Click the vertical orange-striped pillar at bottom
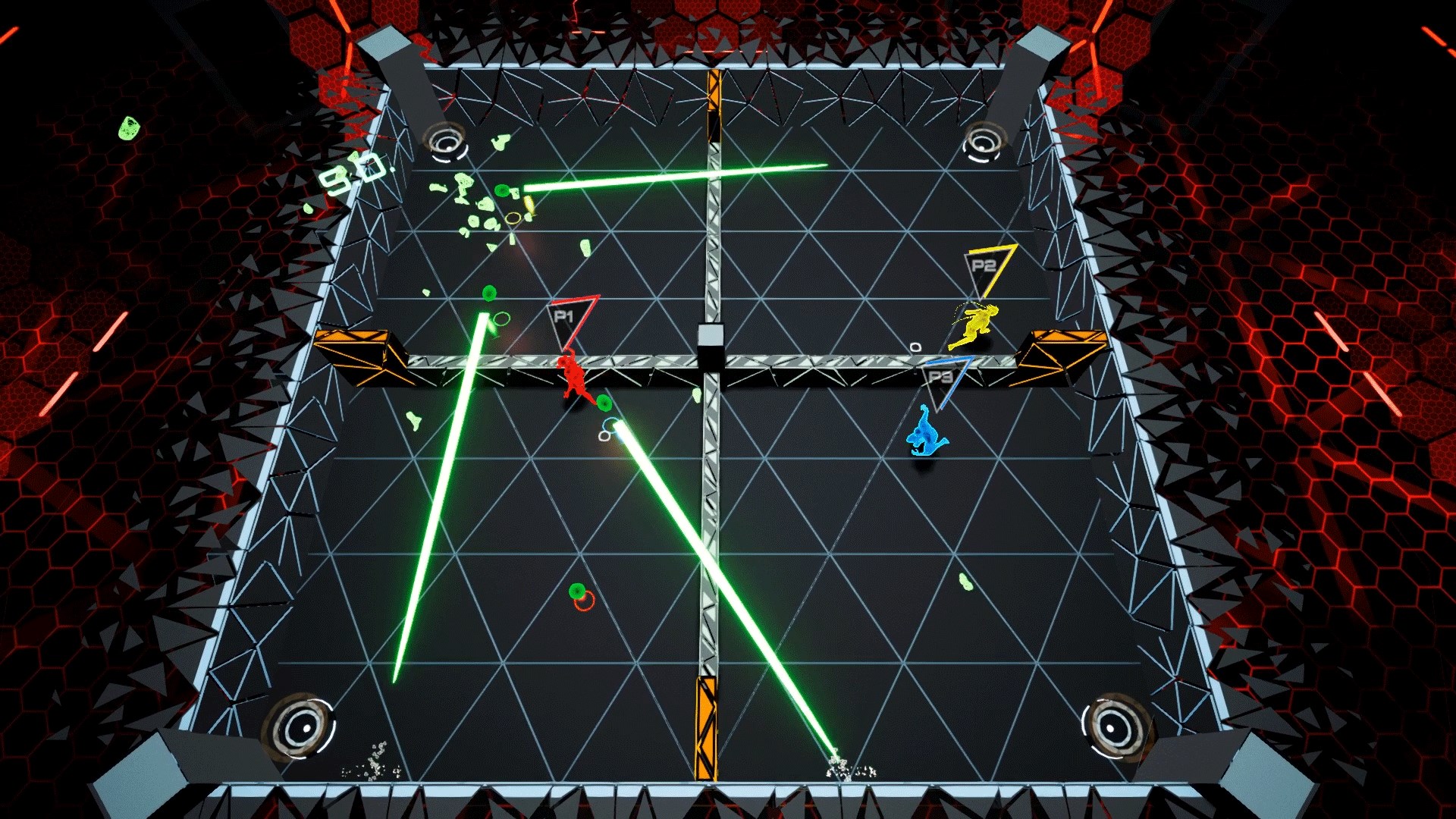1456x819 pixels. click(x=704, y=739)
